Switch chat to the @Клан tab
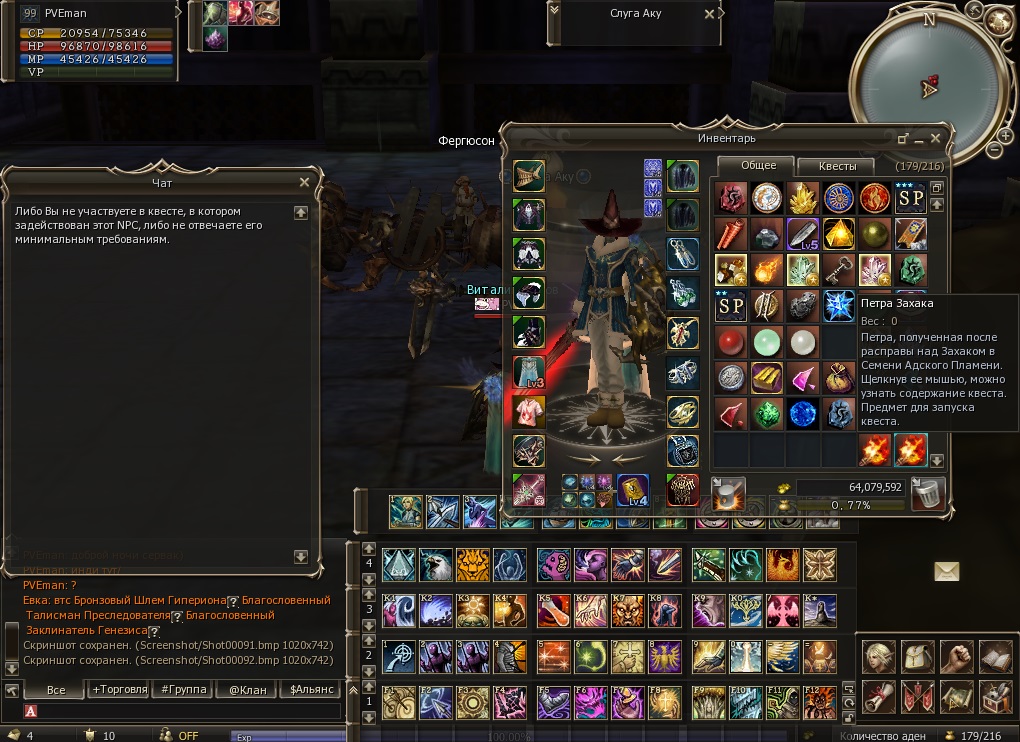The height and width of the screenshot is (742, 1020). [x=245, y=689]
